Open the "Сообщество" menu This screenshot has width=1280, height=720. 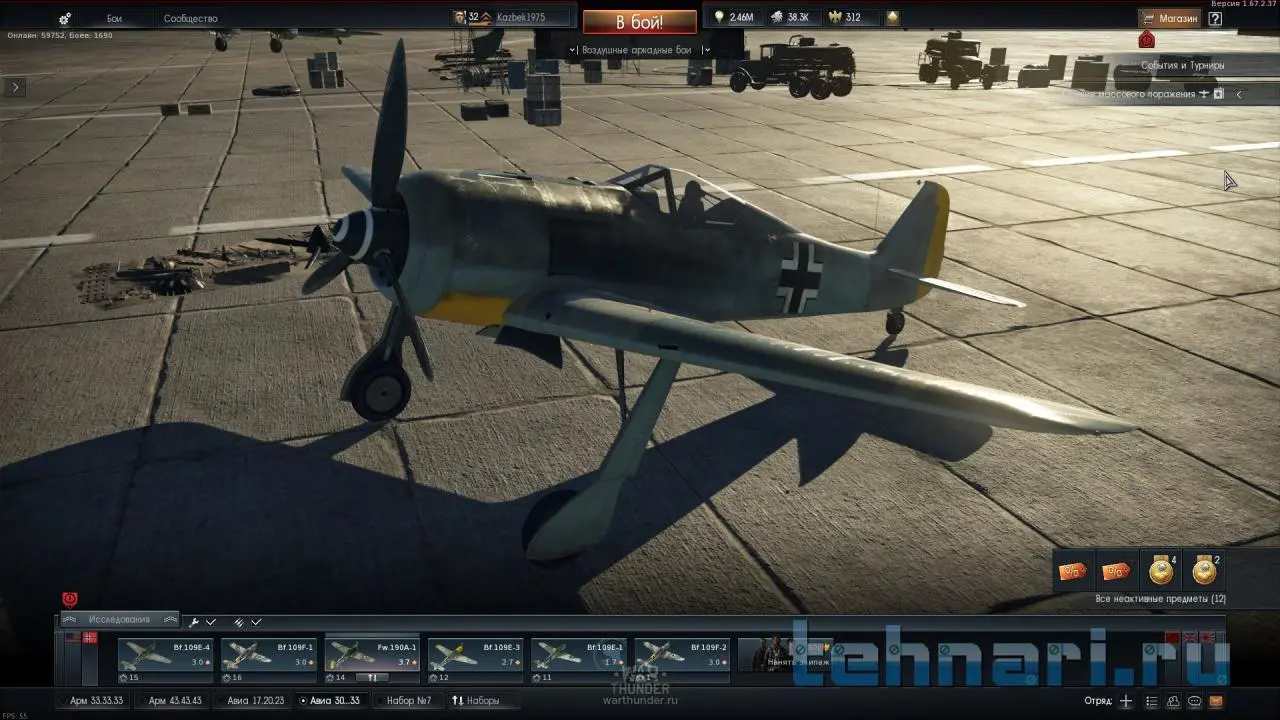[x=190, y=19]
